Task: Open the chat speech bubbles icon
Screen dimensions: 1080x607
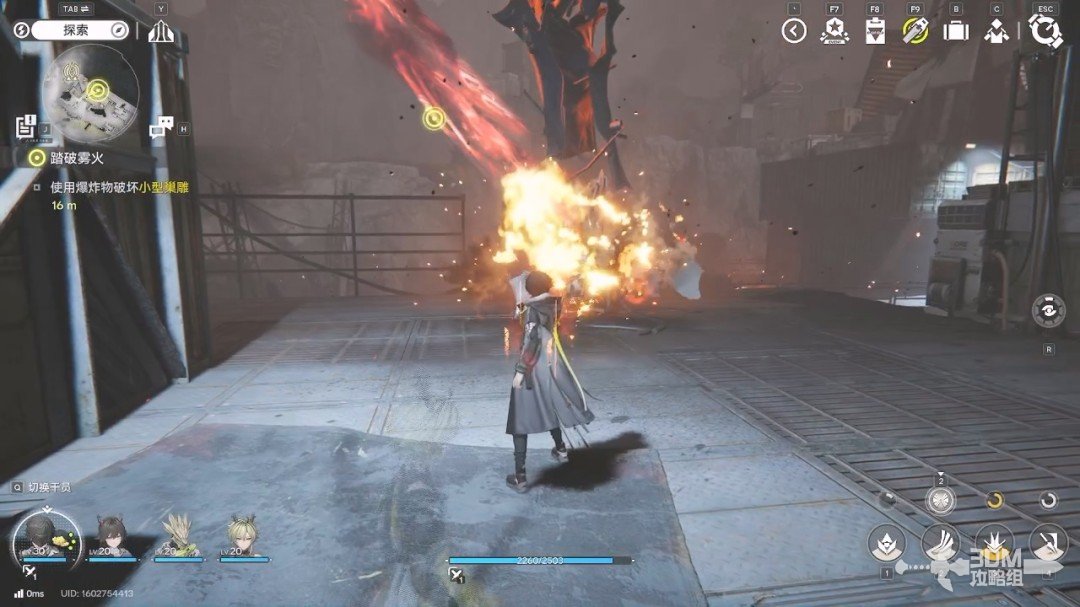Action: tap(161, 126)
